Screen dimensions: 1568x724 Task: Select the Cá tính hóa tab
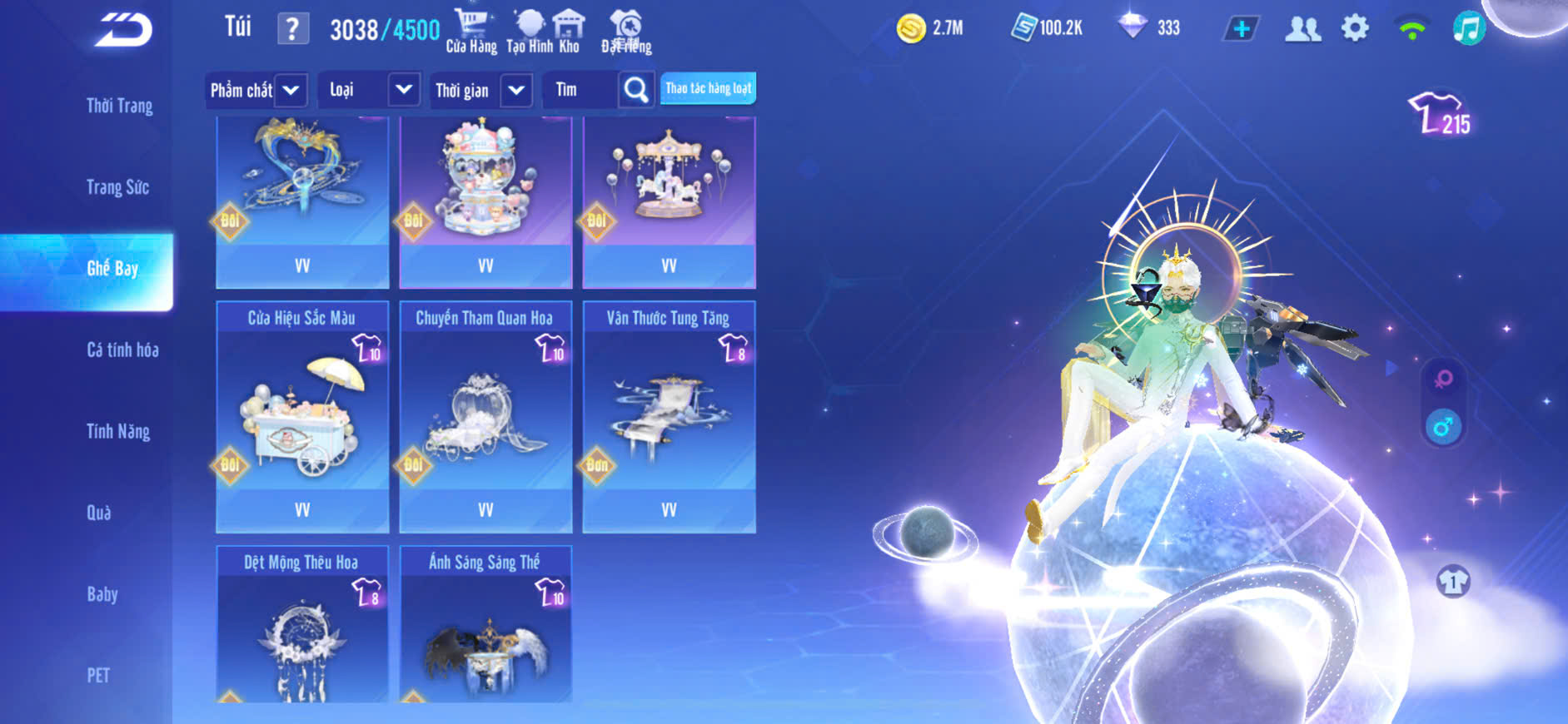122,350
